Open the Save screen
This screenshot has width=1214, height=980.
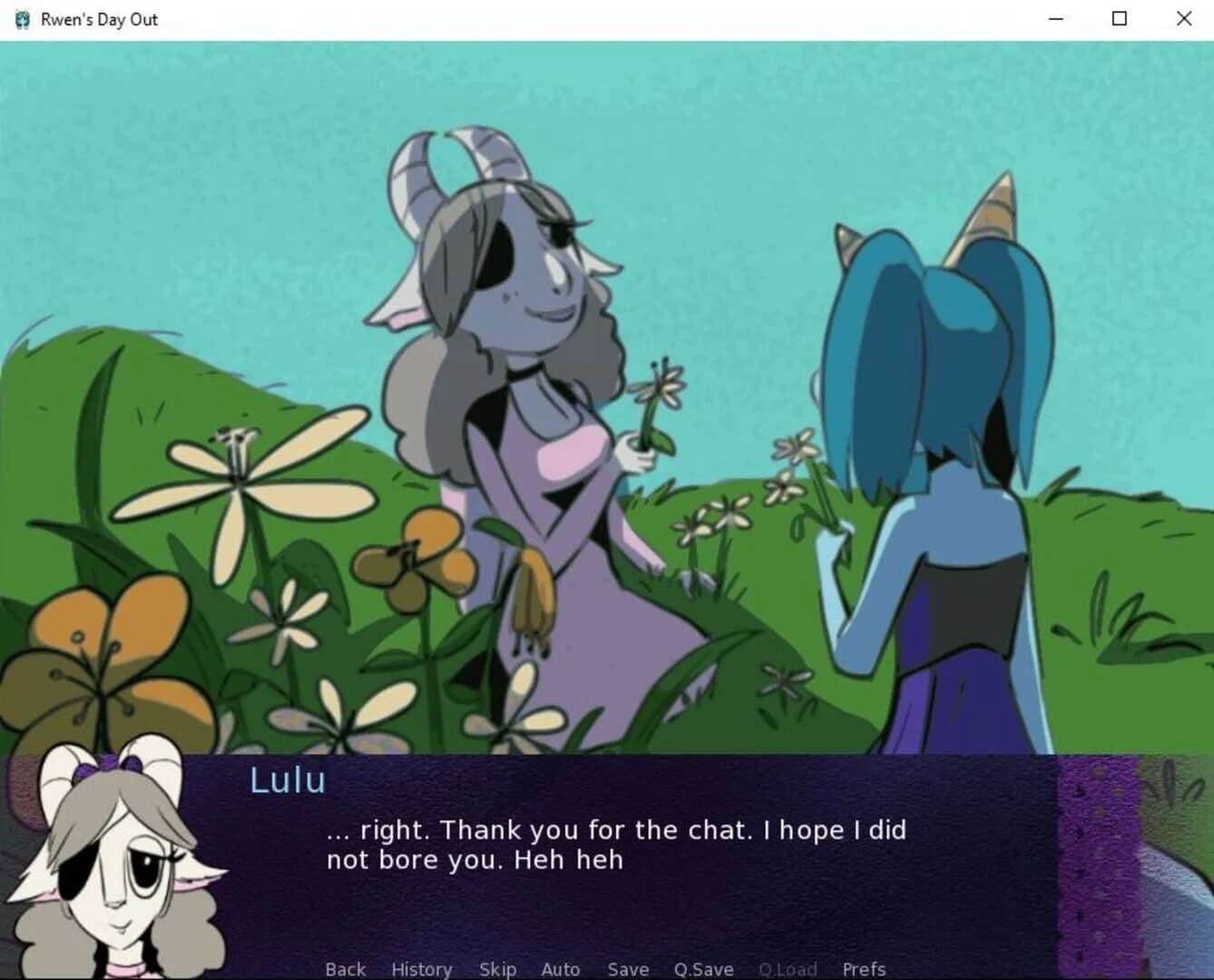[x=628, y=969]
